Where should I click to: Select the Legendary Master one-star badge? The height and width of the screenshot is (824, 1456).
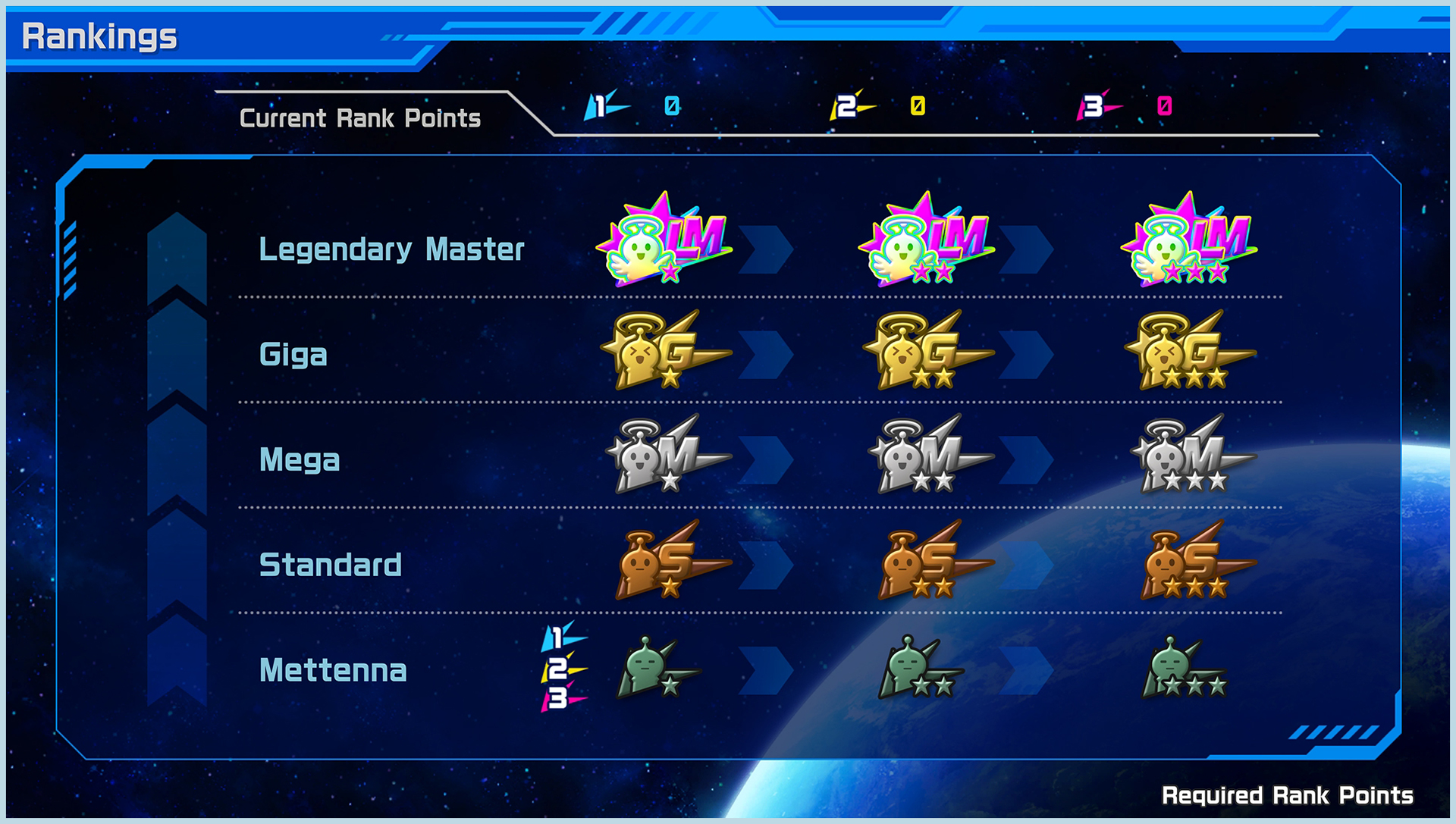tap(664, 241)
